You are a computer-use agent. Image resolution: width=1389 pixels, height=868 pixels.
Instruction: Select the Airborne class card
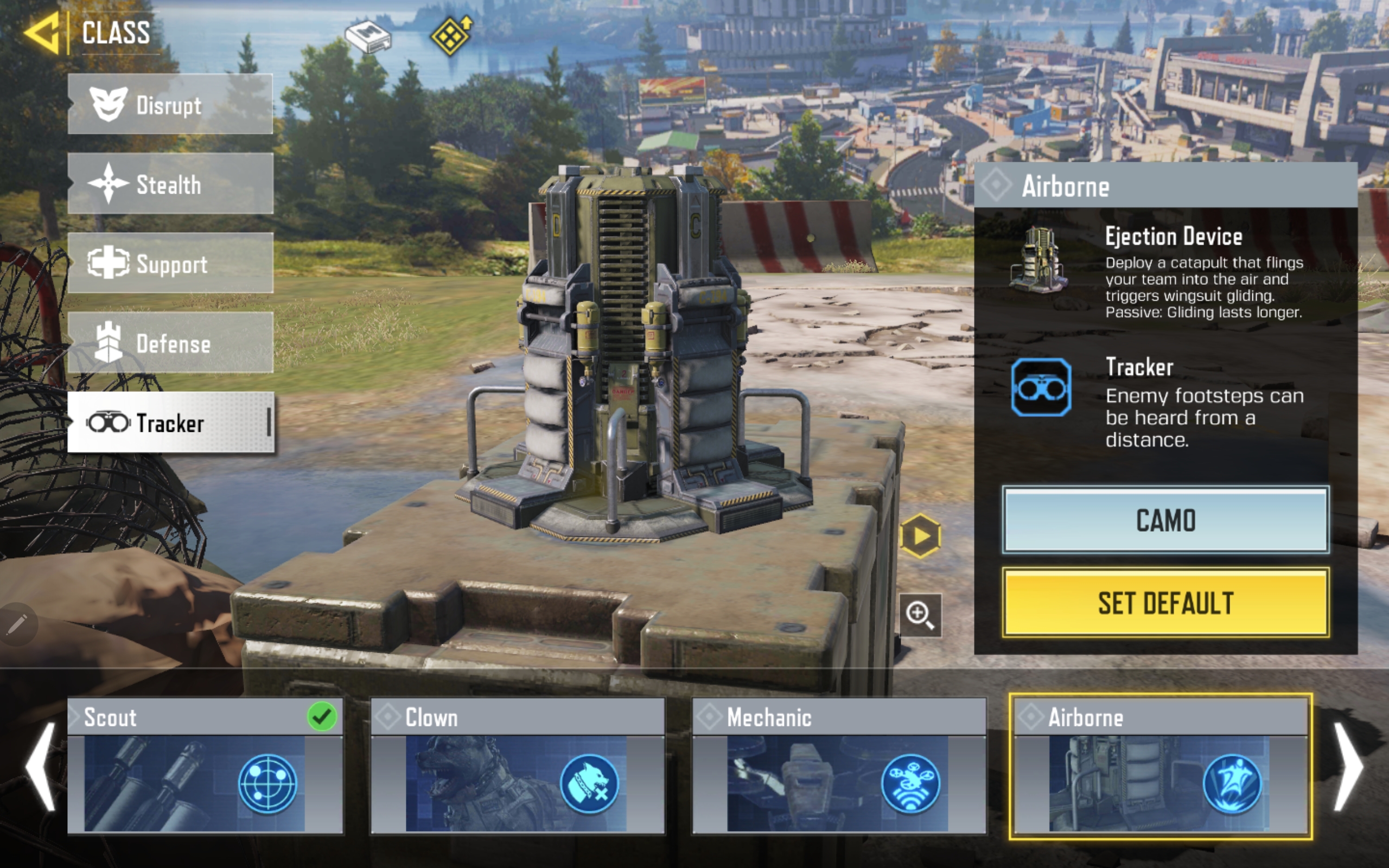point(1160,765)
